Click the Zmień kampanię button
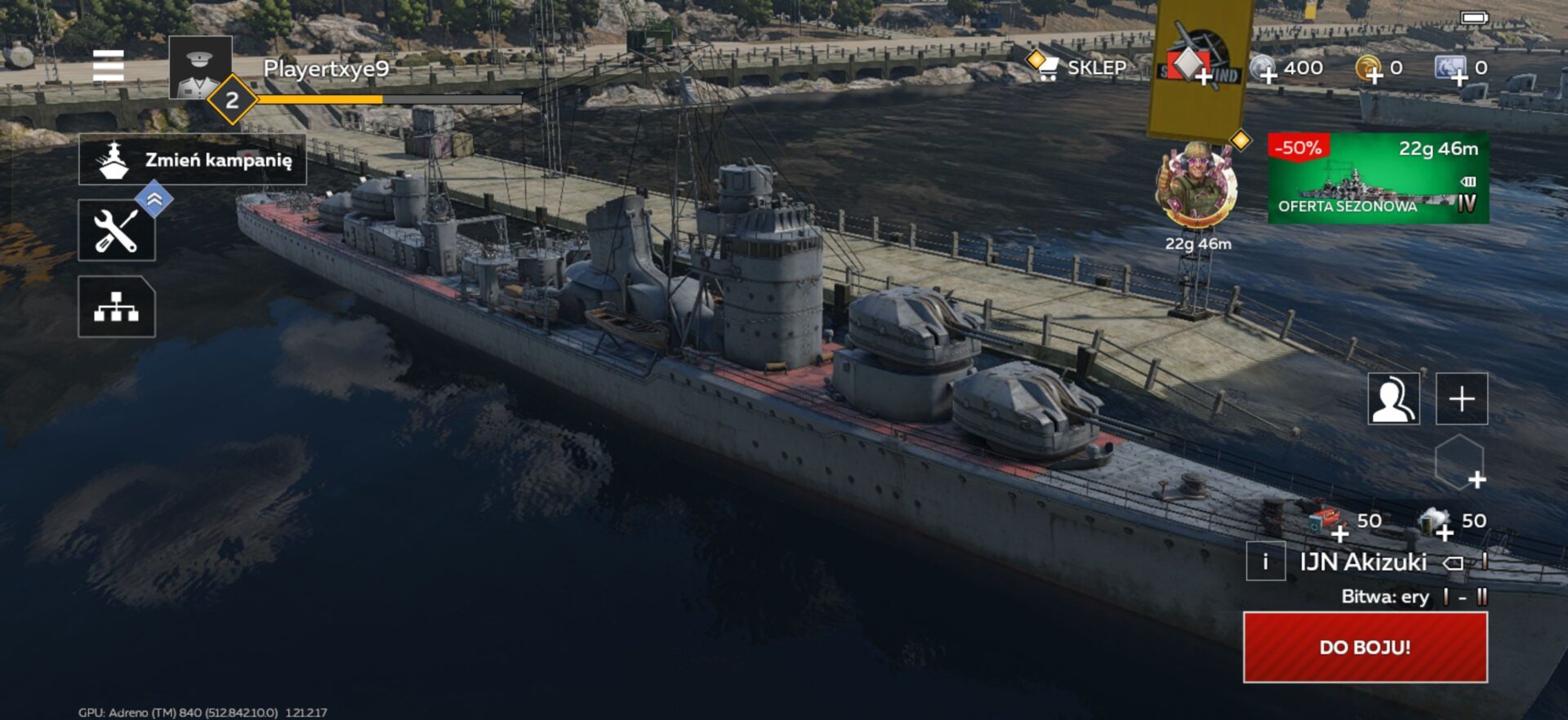Image resolution: width=1568 pixels, height=720 pixels. pos(193,160)
